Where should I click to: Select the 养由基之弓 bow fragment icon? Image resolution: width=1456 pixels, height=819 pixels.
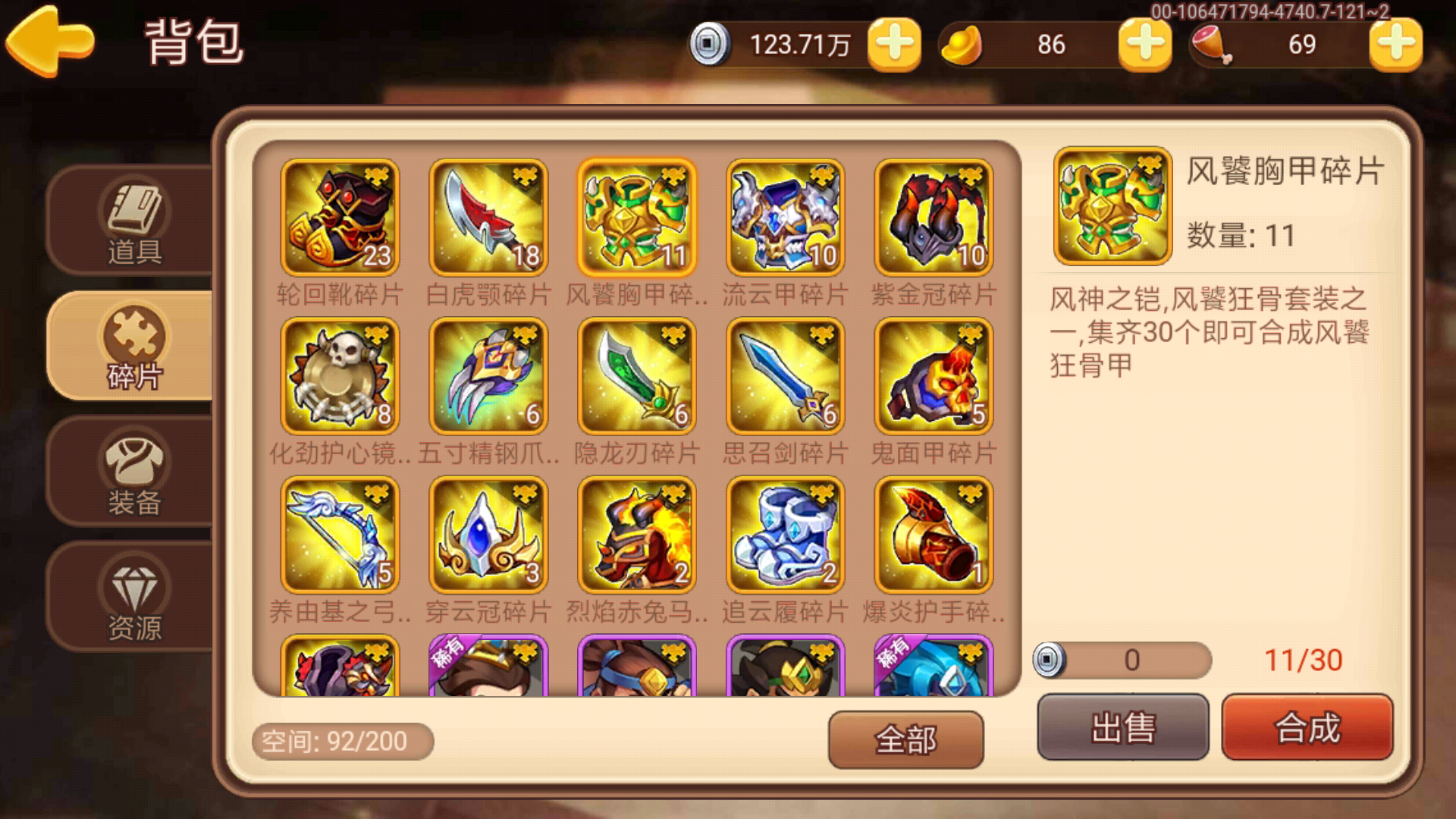[x=340, y=535]
